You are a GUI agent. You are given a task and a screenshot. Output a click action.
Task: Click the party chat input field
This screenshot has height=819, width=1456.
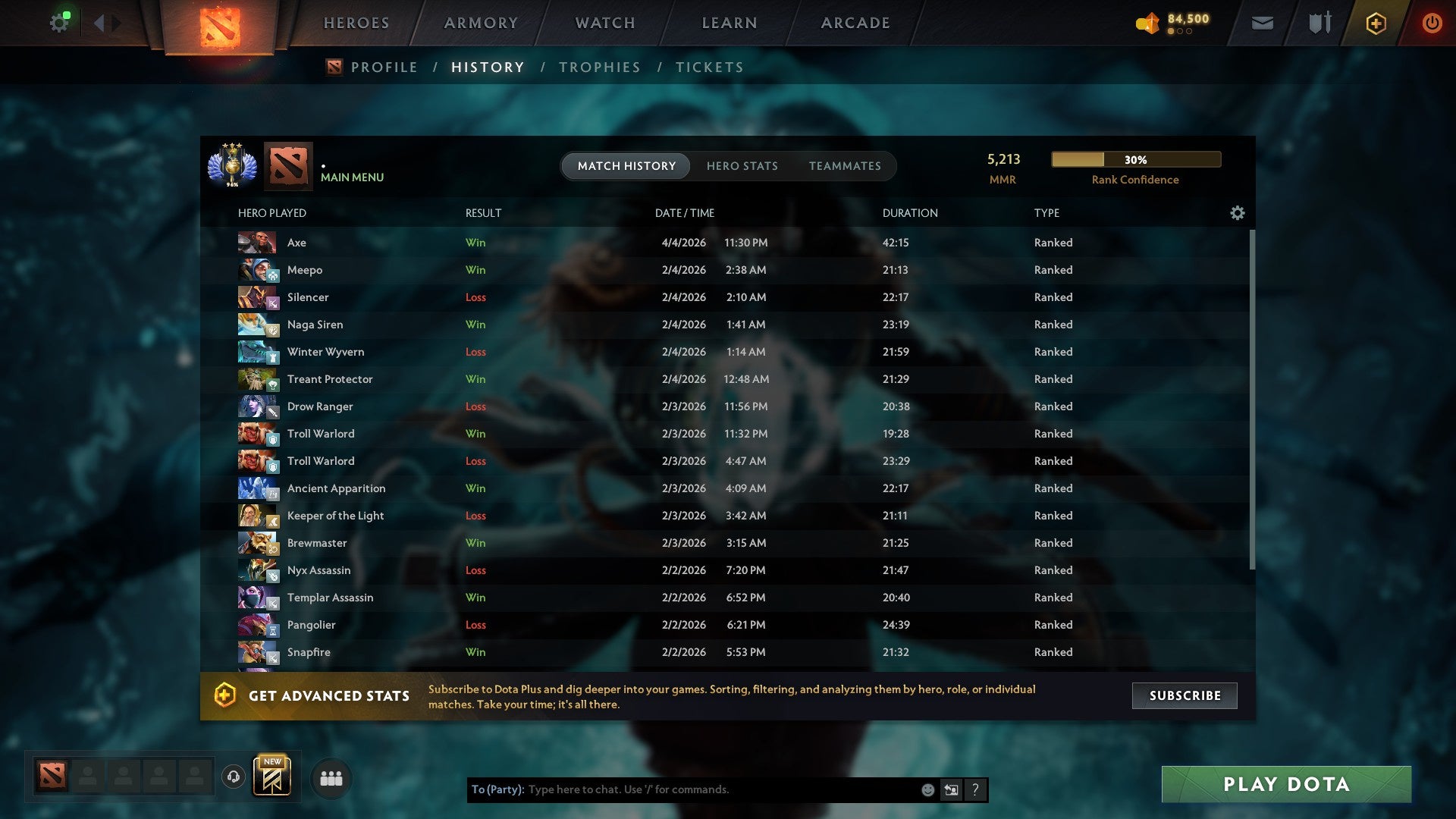pos(682,789)
